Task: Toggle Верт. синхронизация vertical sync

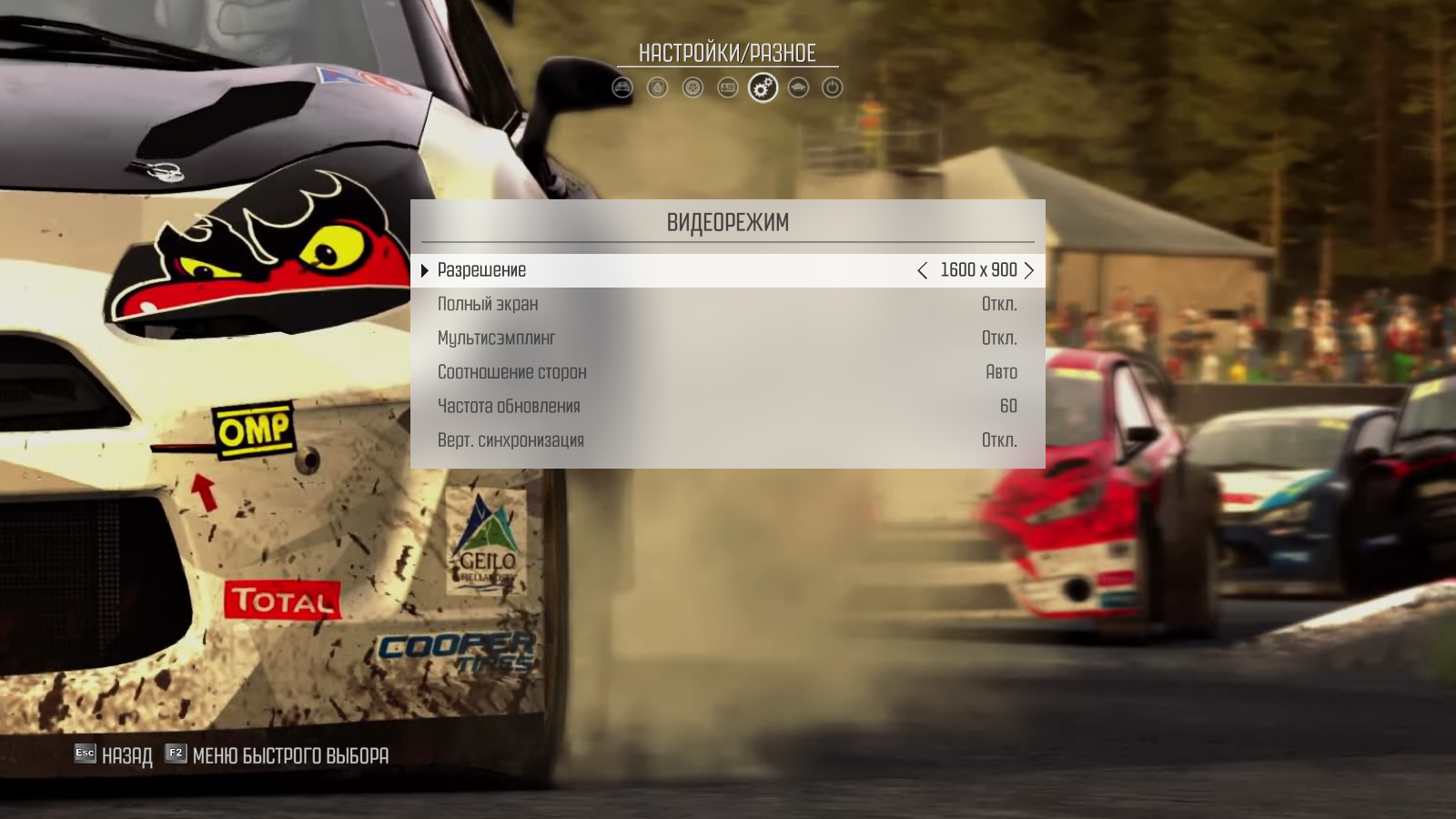Action: point(727,440)
